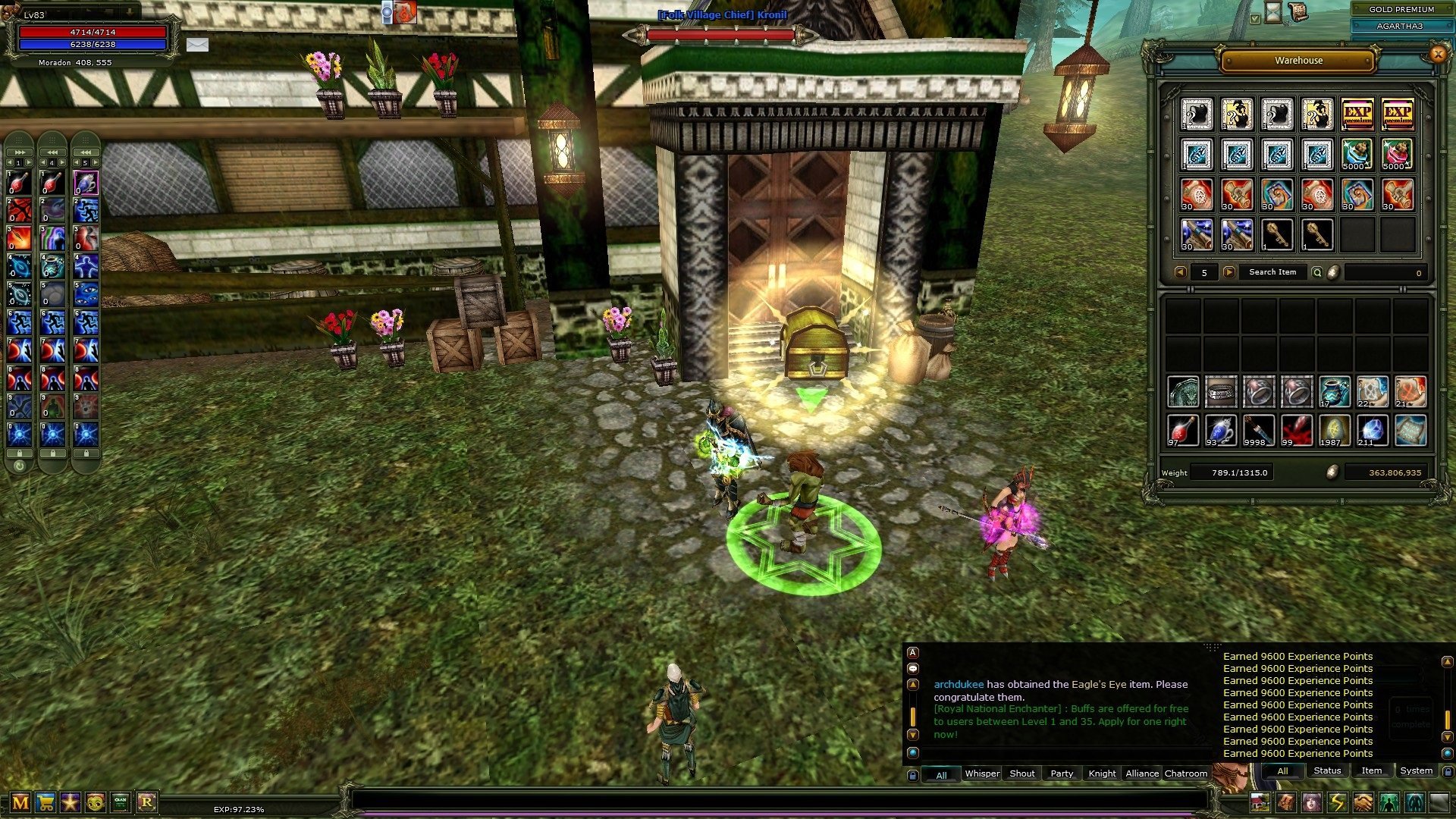Screen dimensions: 1456x819
Task: Select the red potion stack of 97
Action: coord(1182,430)
